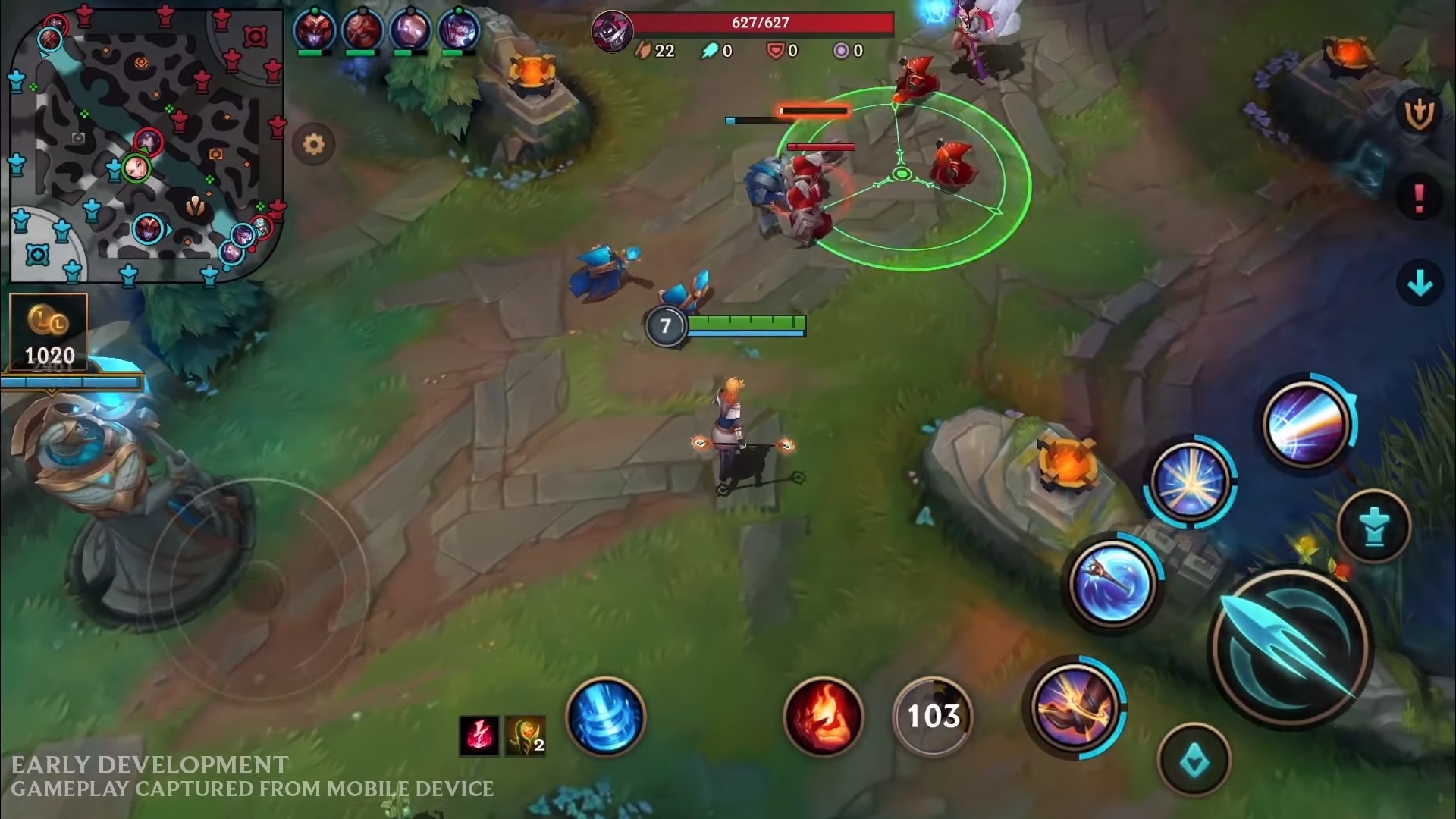The image size is (1456, 819).
Task: Select the turret-focus attack icon
Action: [1374, 523]
